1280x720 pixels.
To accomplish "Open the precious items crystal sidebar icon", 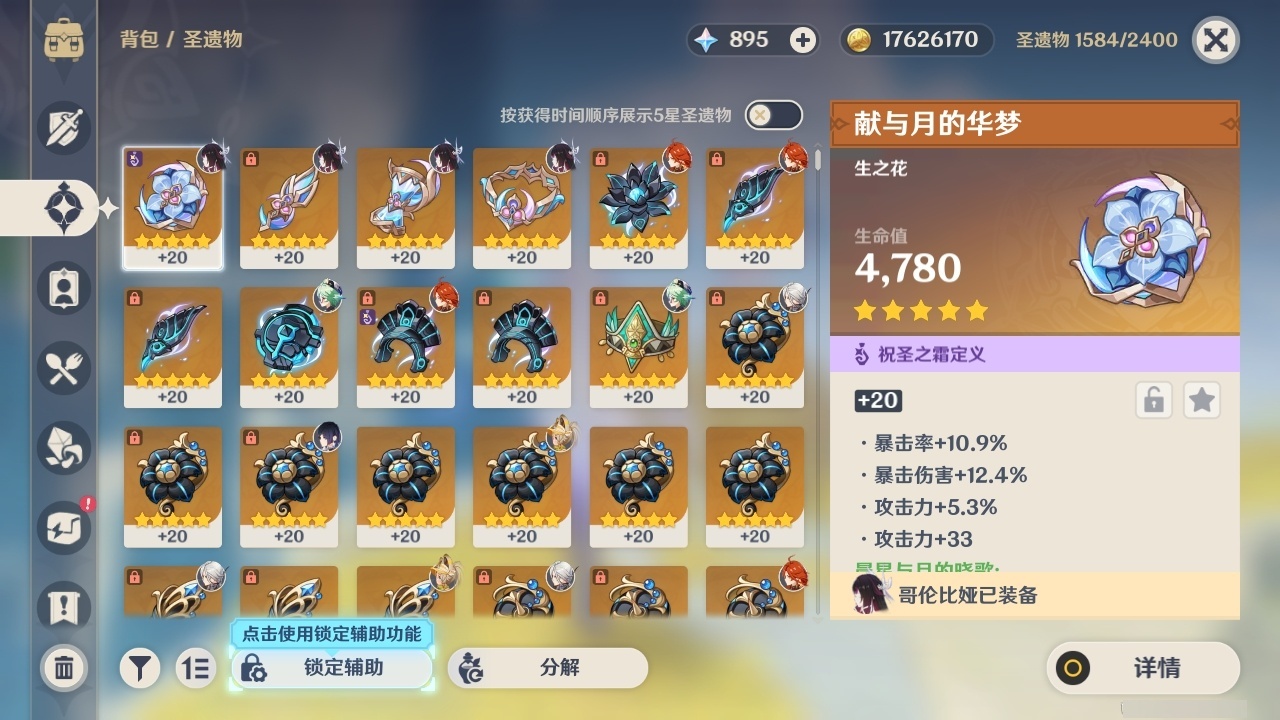I will [x=62, y=448].
